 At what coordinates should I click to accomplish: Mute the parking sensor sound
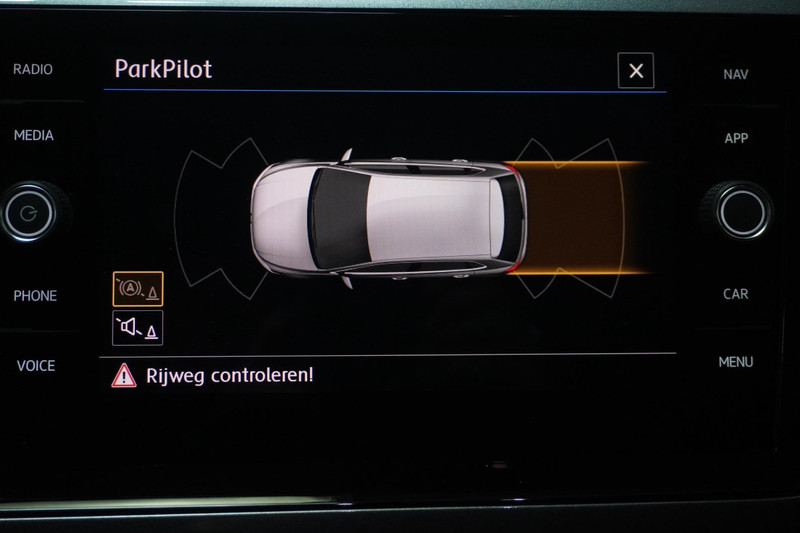point(138,327)
